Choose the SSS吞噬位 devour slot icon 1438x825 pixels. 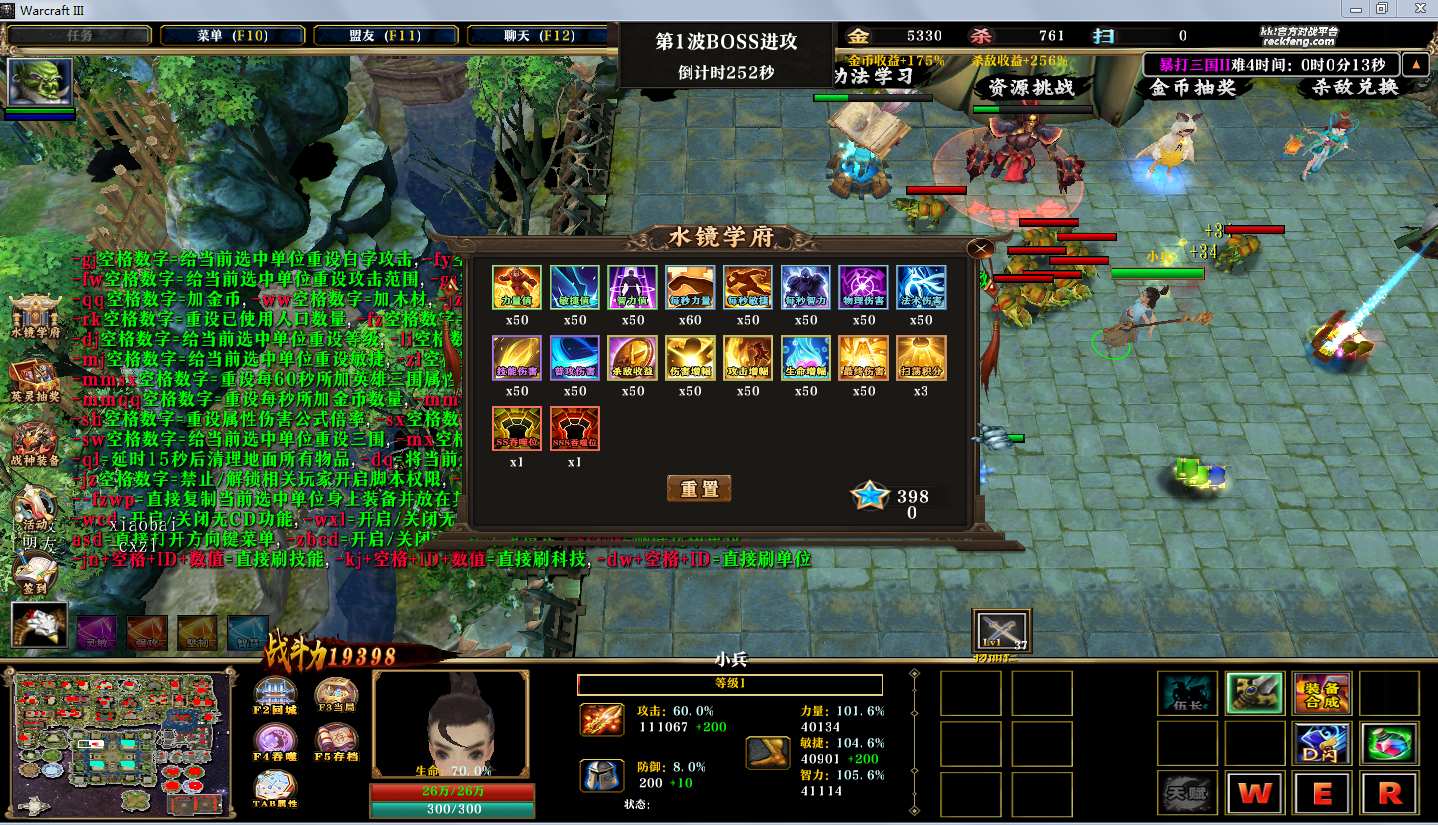[x=574, y=430]
